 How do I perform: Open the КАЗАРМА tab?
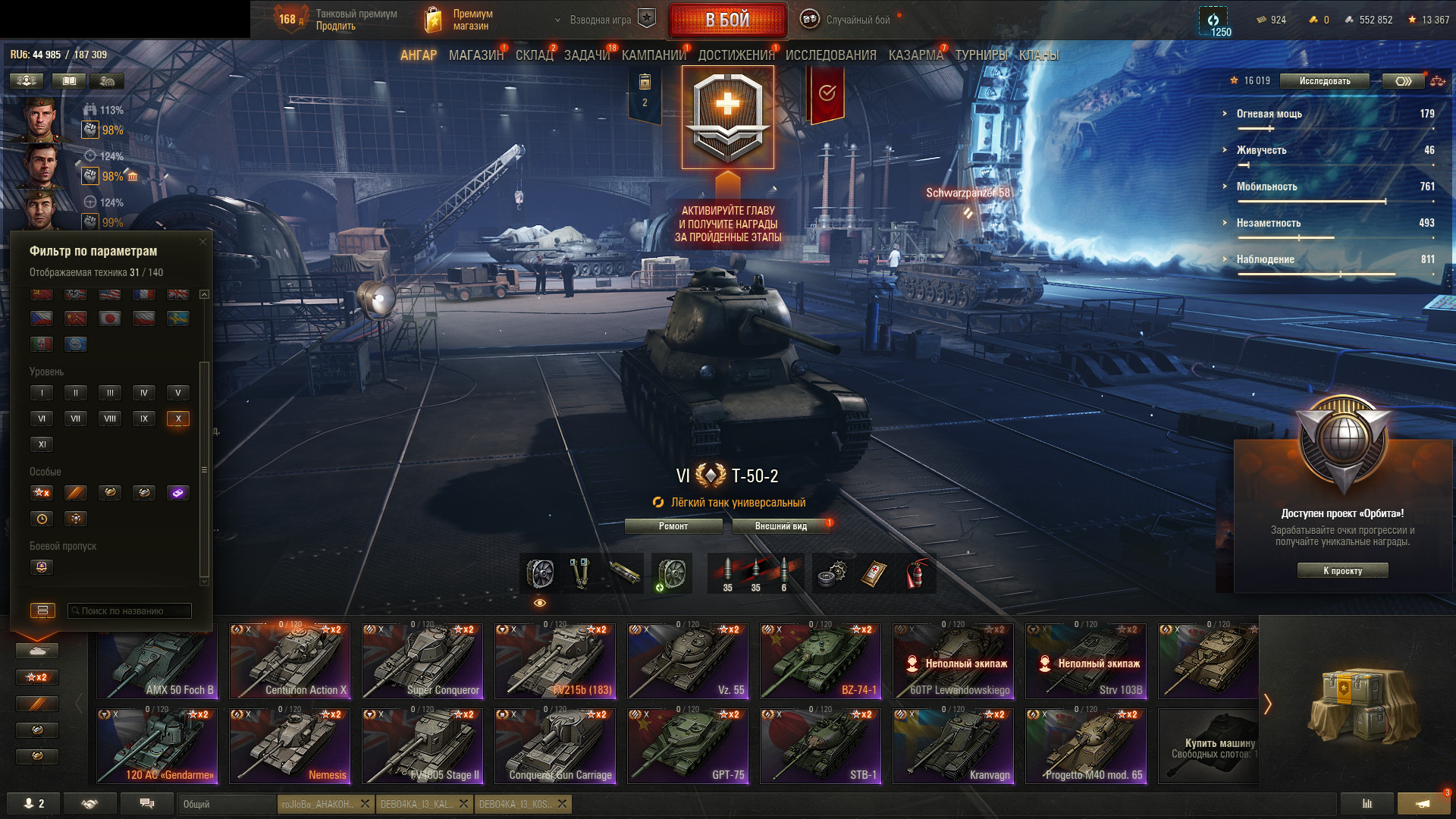[915, 55]
